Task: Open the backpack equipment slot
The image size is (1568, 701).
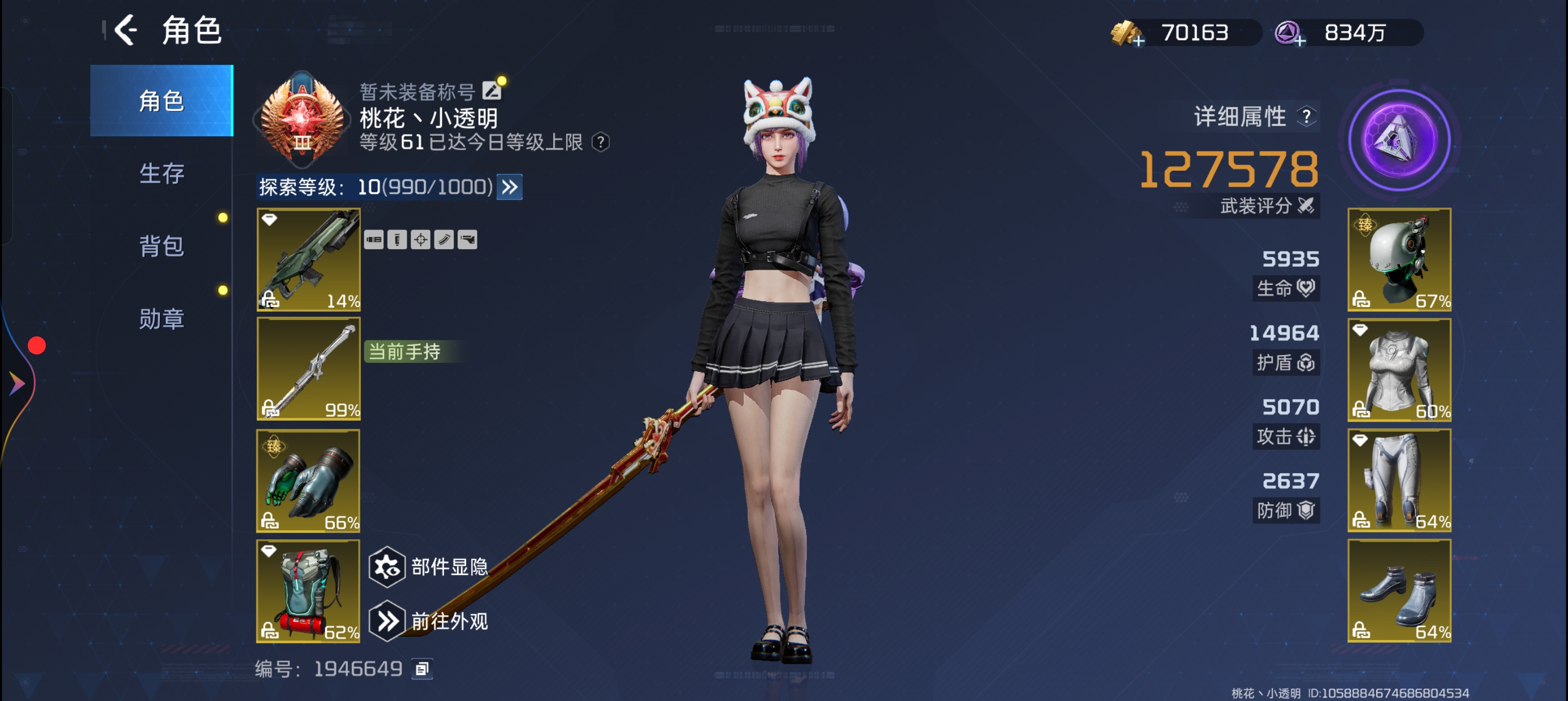Action: pos(309,591)
